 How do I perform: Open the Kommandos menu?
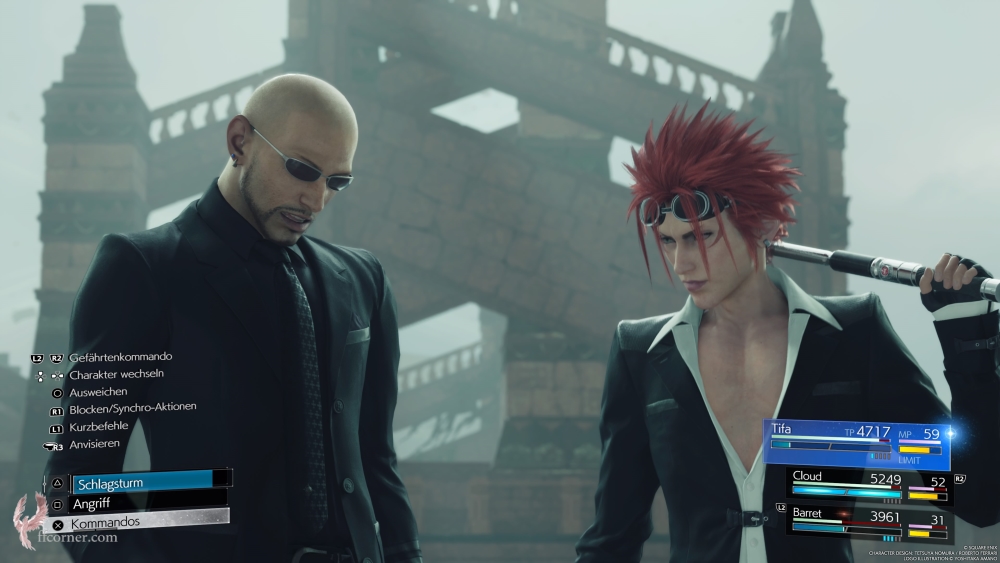click(x=140, y=523)
